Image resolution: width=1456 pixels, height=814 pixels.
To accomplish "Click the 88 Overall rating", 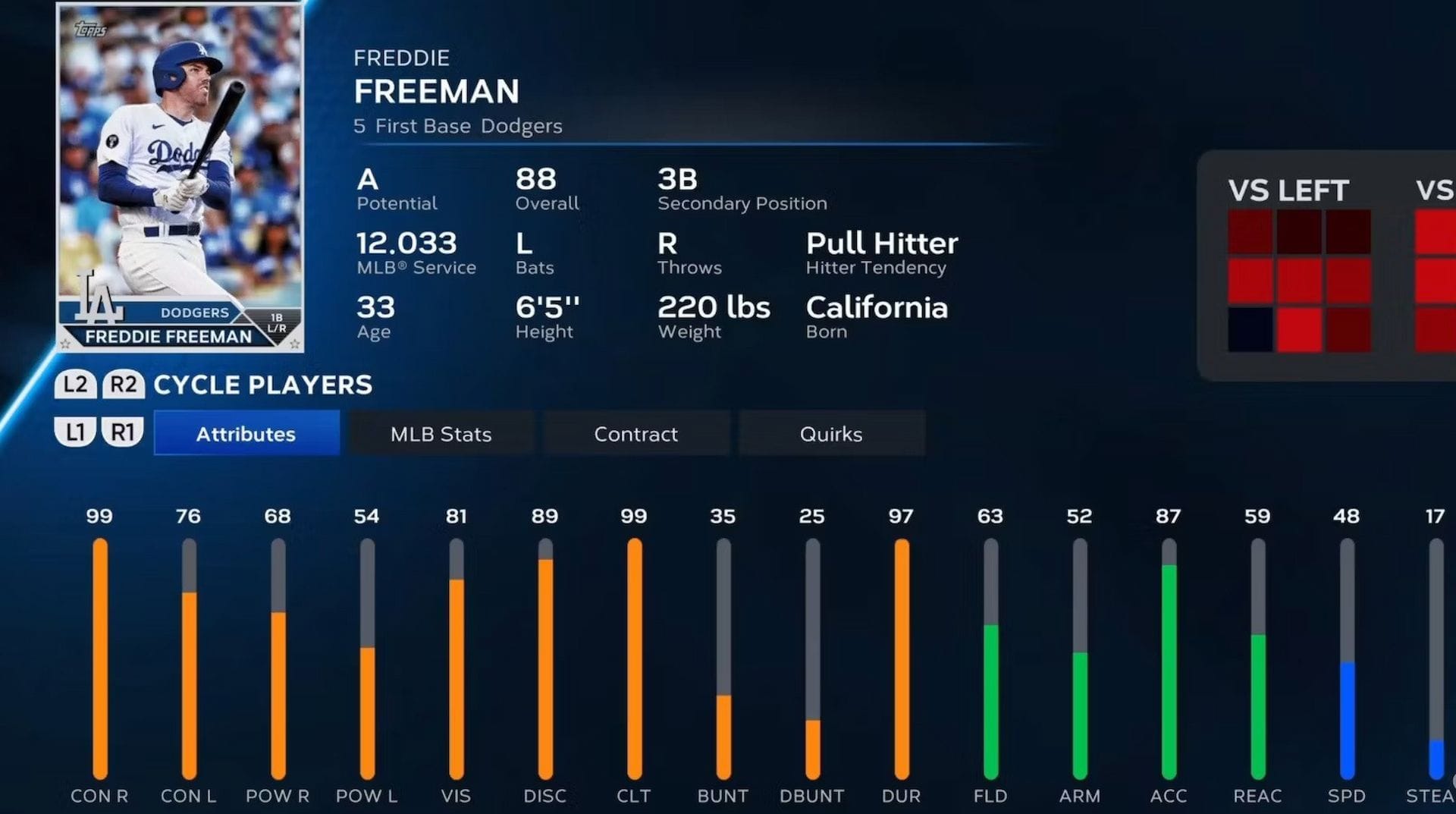I will coord(535,180).
